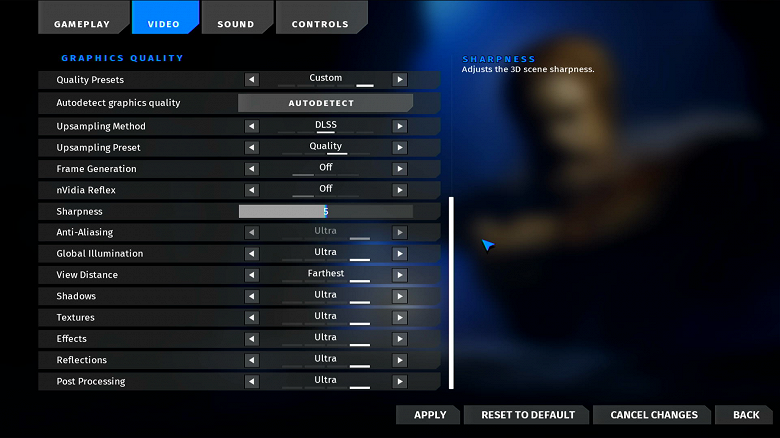Viewport: 780px width, 438px height.
Task: Change nVidia Reflex using left arrow
Action: pos(251,190)
